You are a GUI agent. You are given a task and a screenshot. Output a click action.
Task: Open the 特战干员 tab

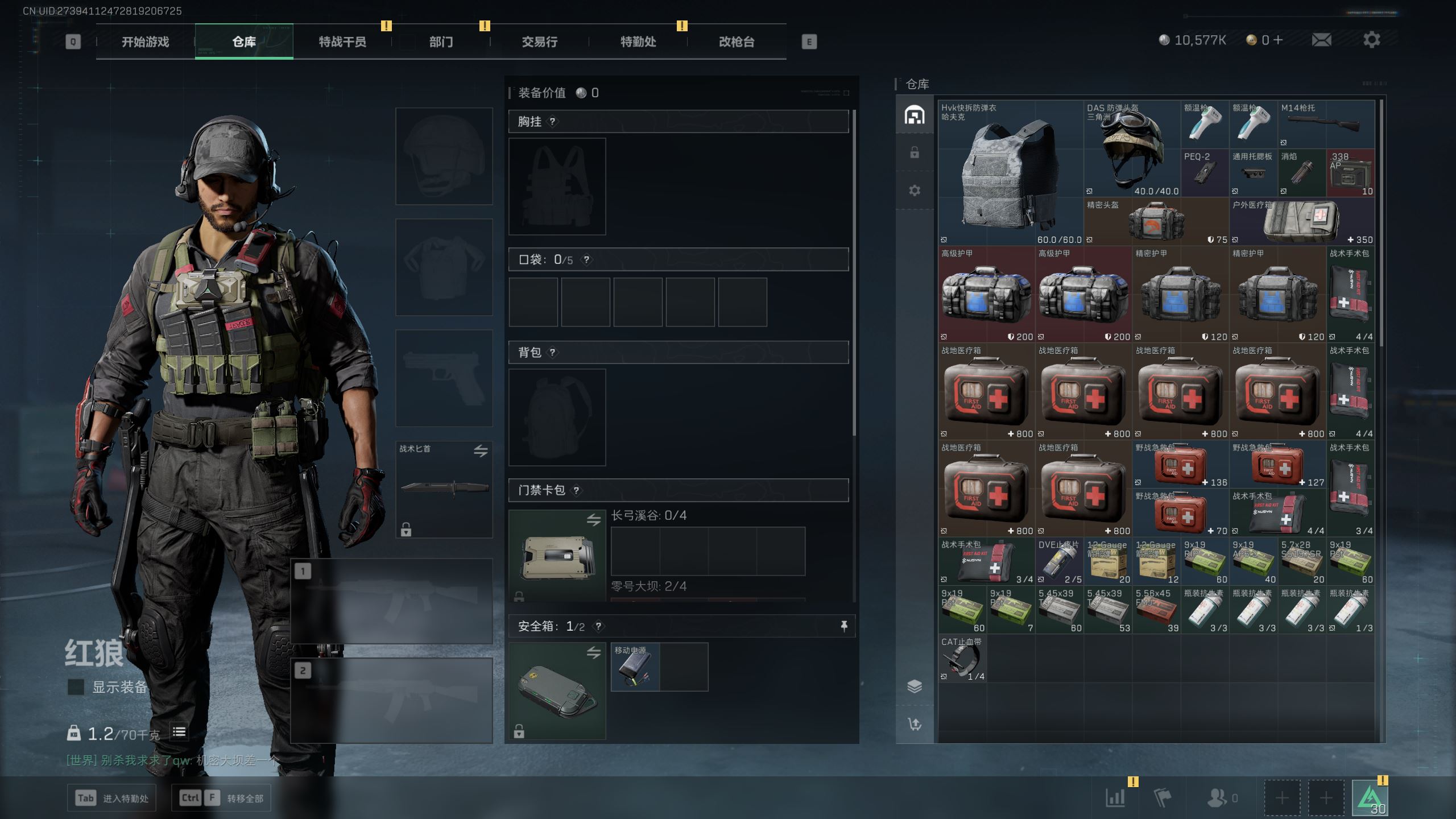(x=342, y=42)
